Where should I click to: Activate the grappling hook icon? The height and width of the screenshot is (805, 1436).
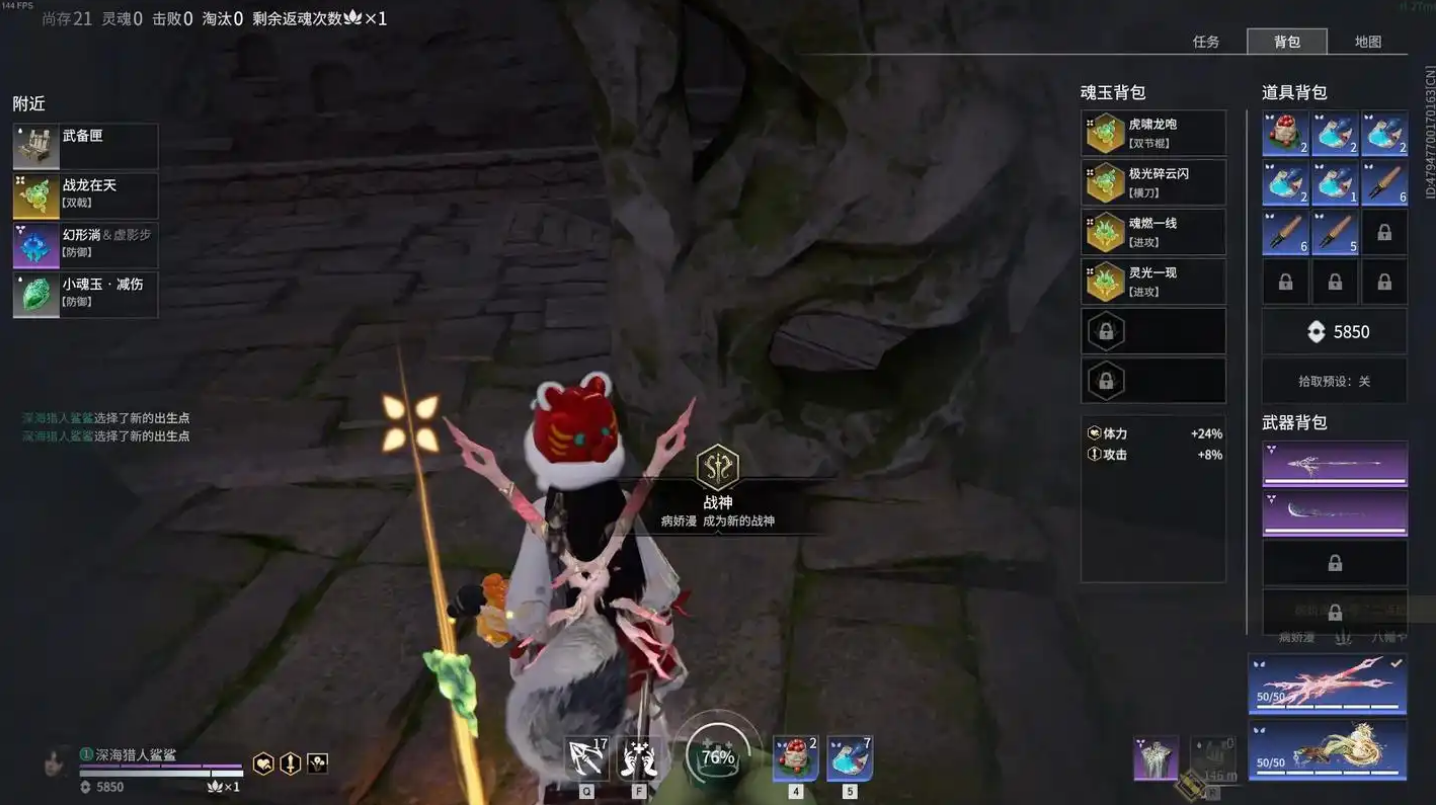(x=587, y=759)
